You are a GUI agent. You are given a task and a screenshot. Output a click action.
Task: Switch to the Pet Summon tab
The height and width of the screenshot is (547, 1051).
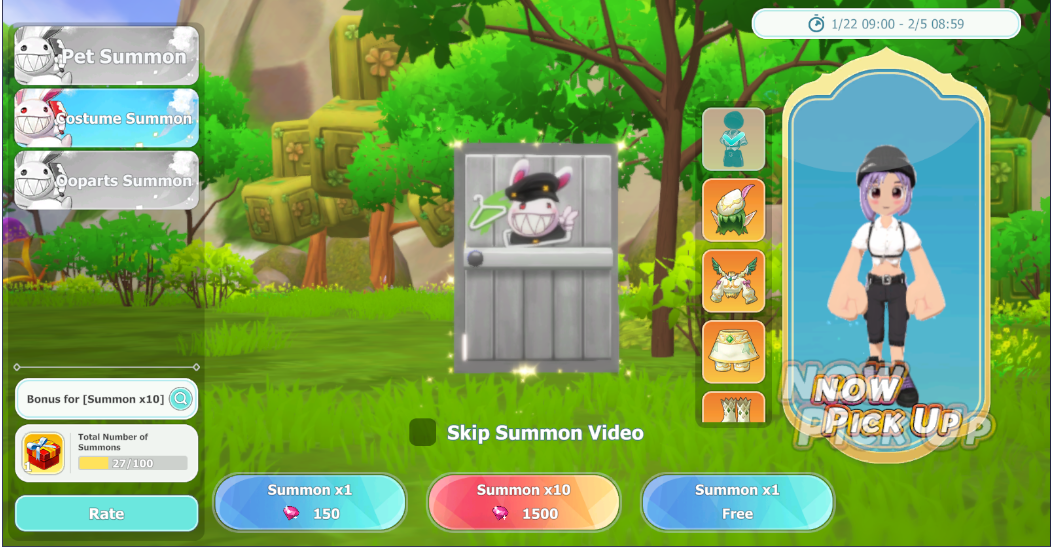pos(106,56)
